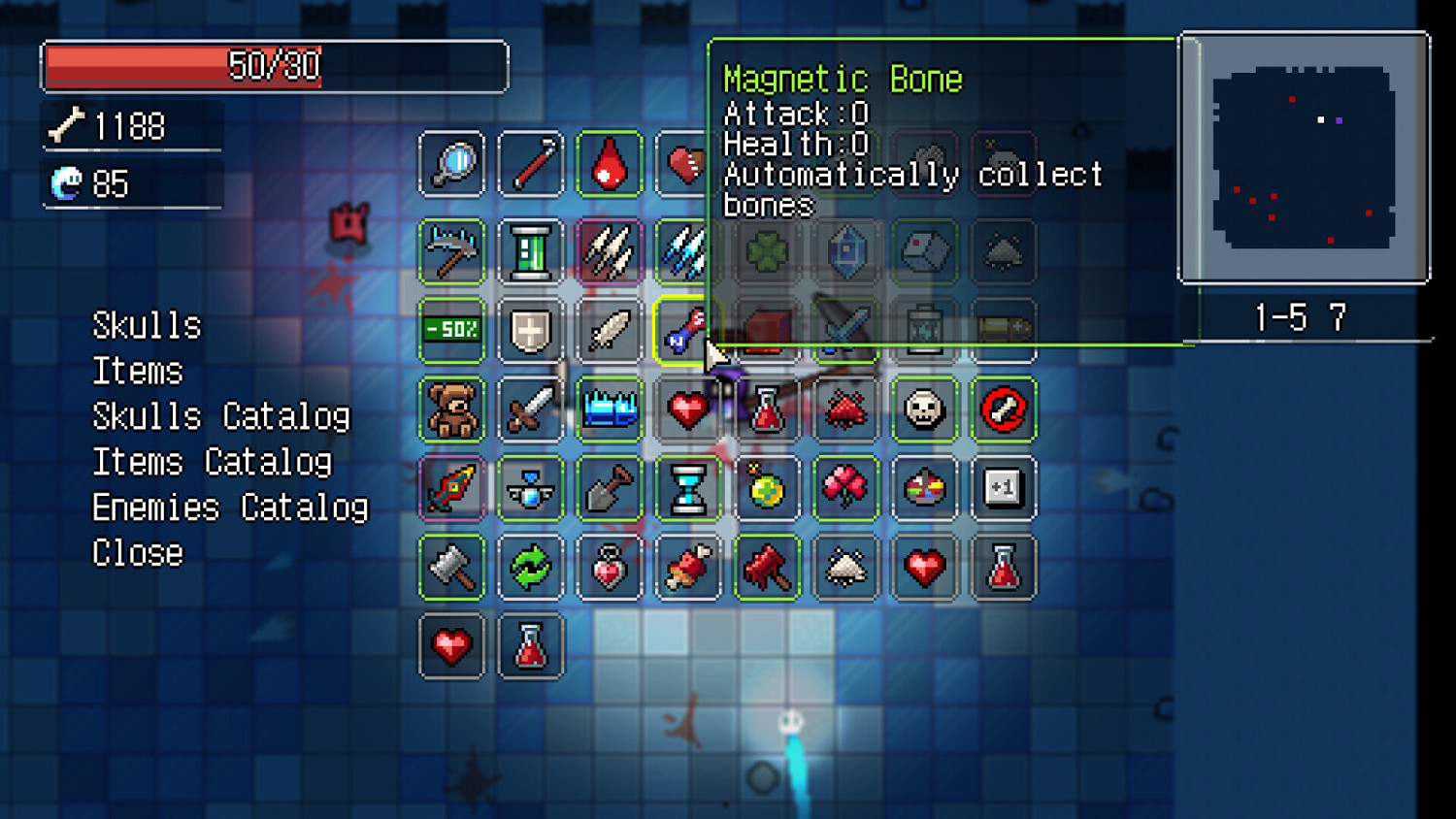The image size is (1456, 819).
Task: Toggle the +1 item tile
Action: click(x=1004, y=488)
